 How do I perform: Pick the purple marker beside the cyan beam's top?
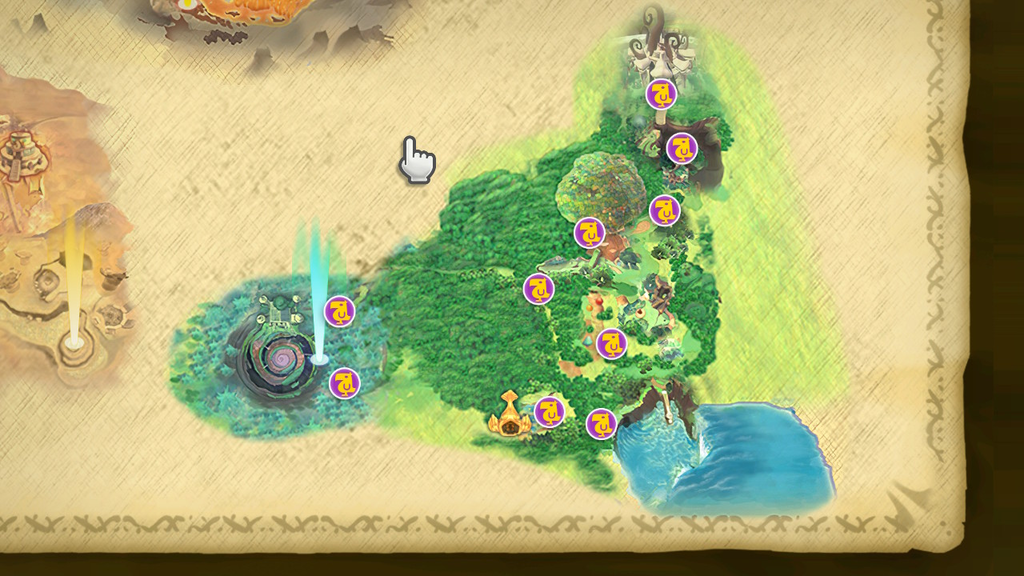340,310
